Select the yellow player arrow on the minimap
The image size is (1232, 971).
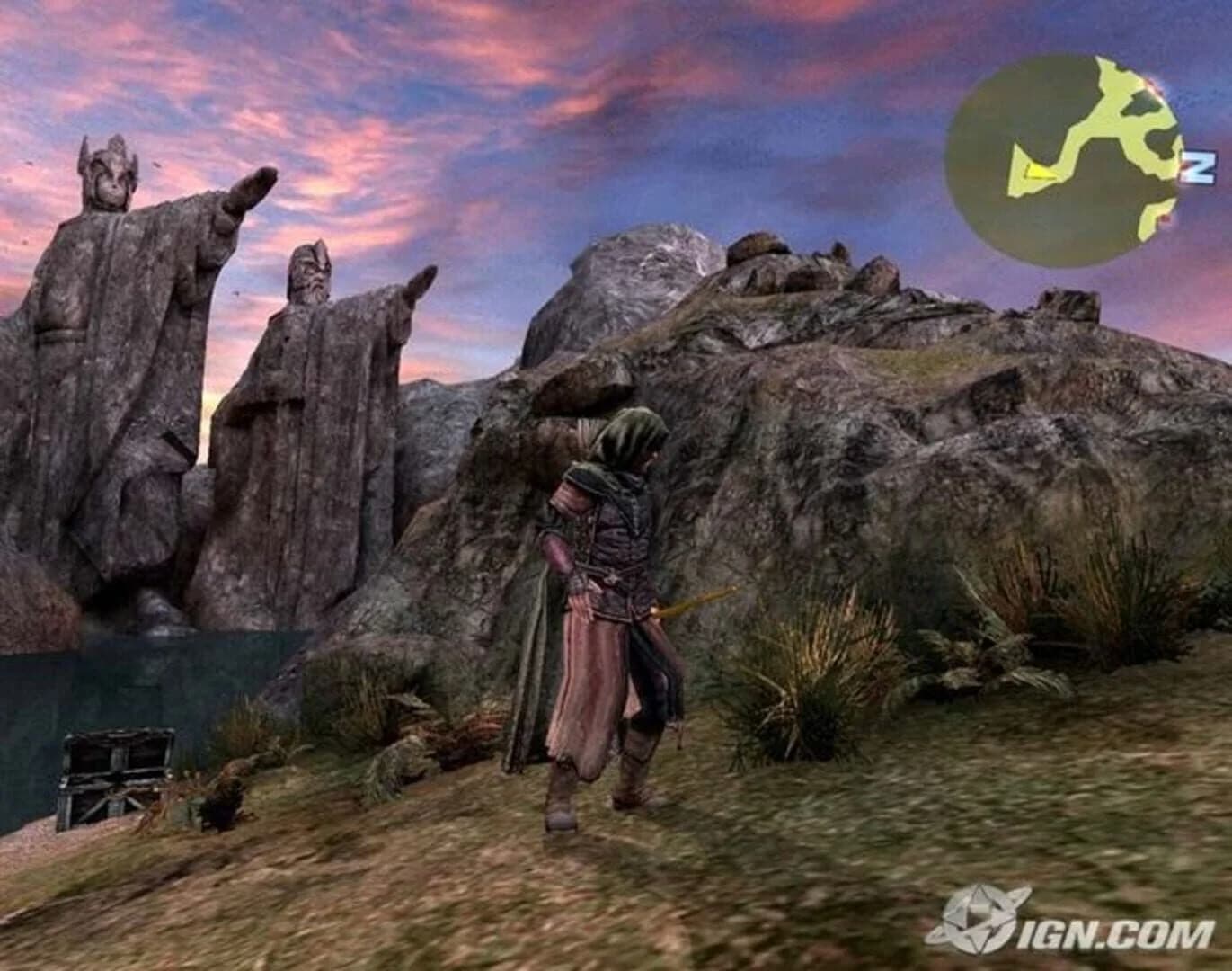coord(1039,173)
